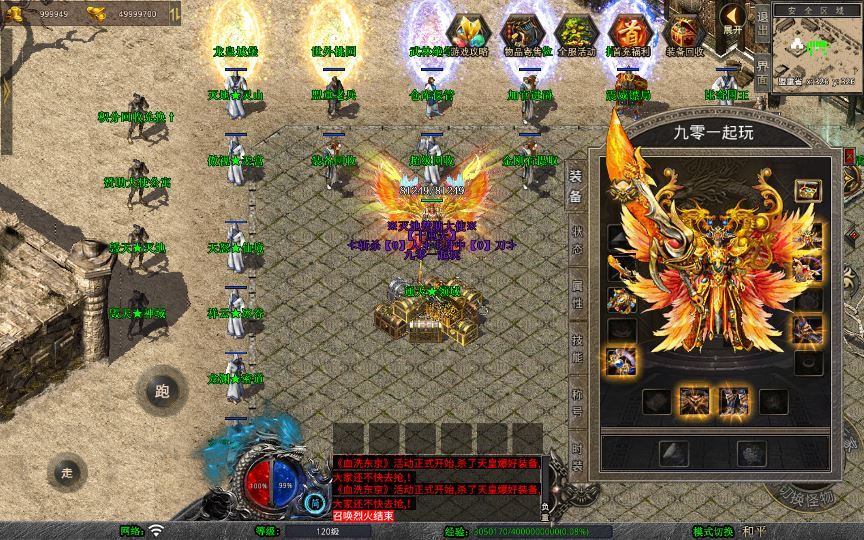Switch to the 状态 status tab
The height and width of the screenshot is (540, 864).
(577, 240)
